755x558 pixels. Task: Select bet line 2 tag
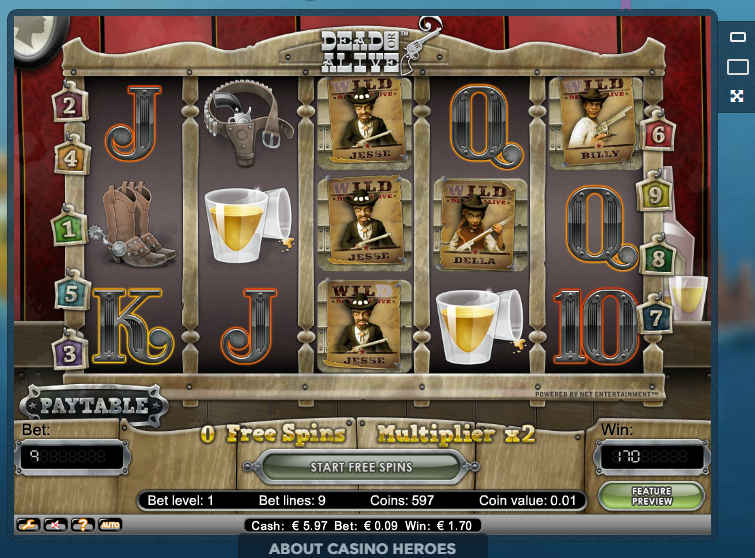pos(70,104)
